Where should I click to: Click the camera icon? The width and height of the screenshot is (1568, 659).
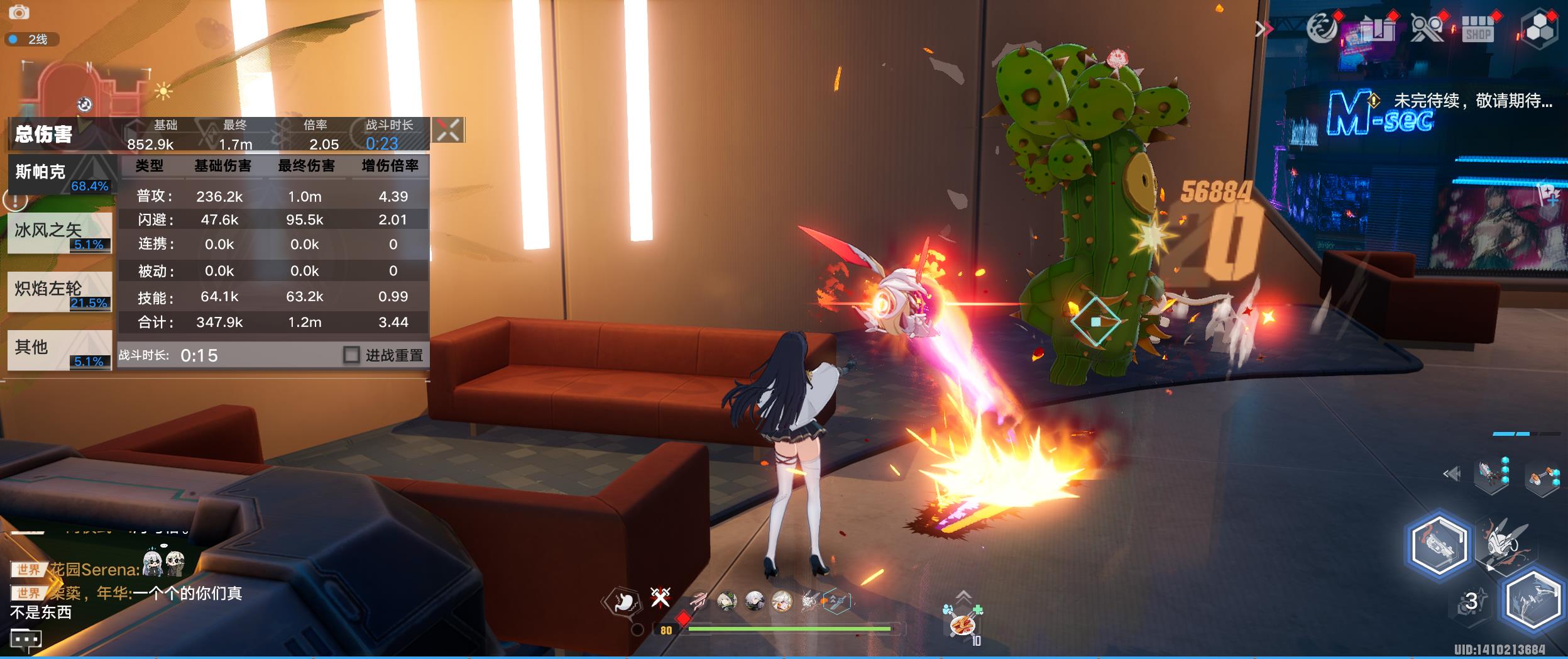tap(19, 12)
